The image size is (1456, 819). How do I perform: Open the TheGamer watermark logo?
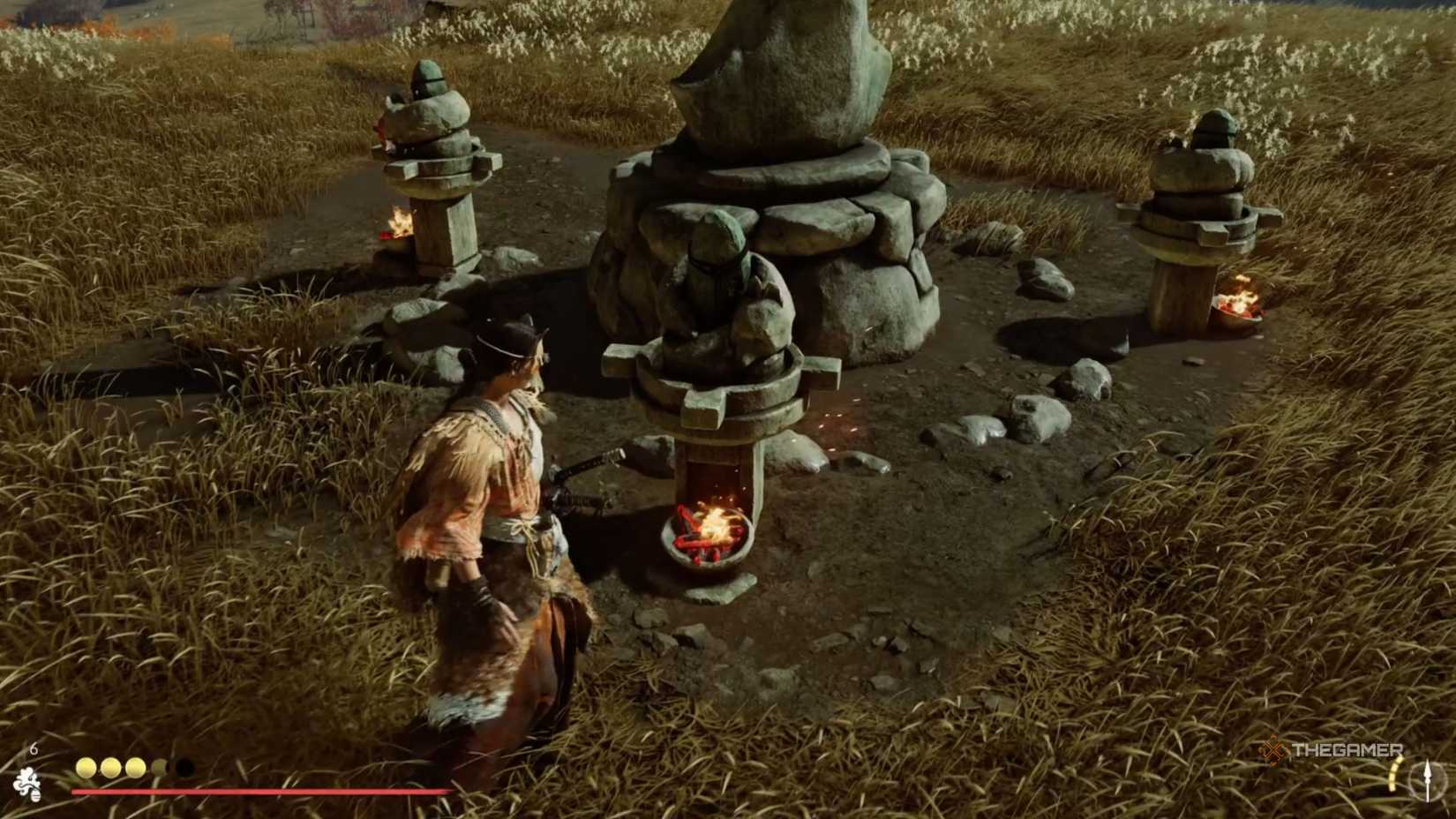(1332, 751)
